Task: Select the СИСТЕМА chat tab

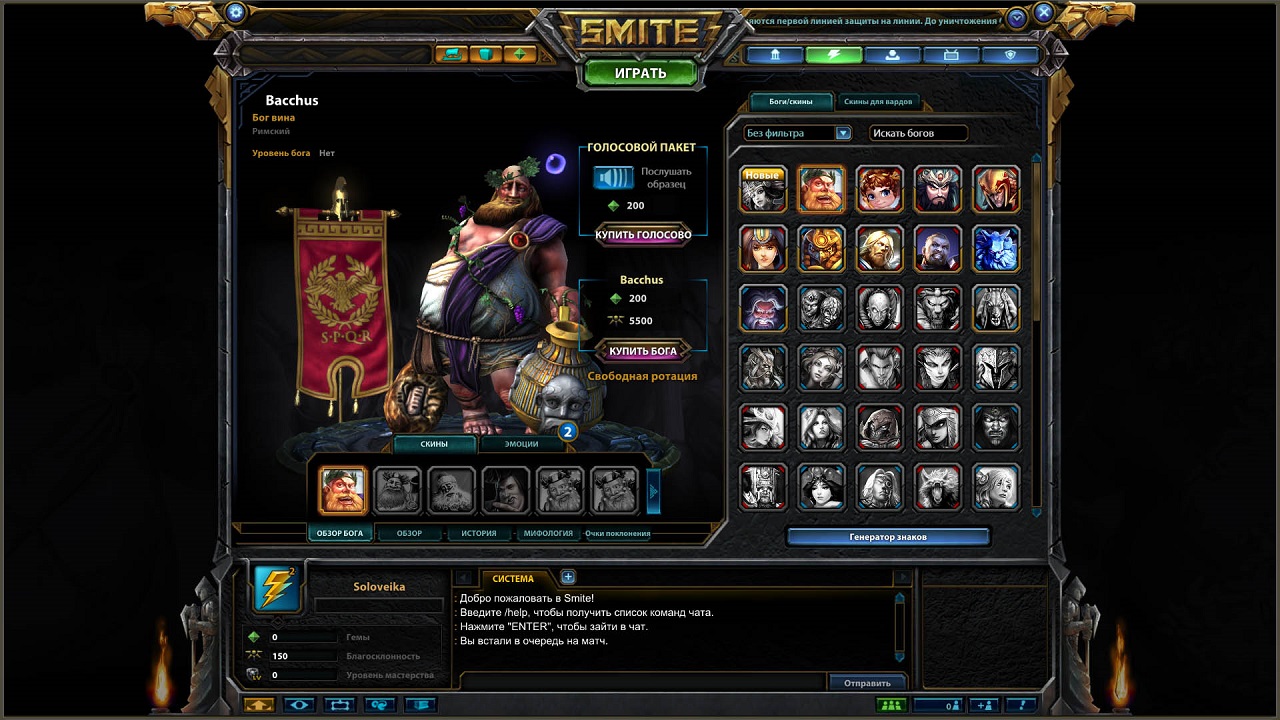Action: [x=513, y=578]
